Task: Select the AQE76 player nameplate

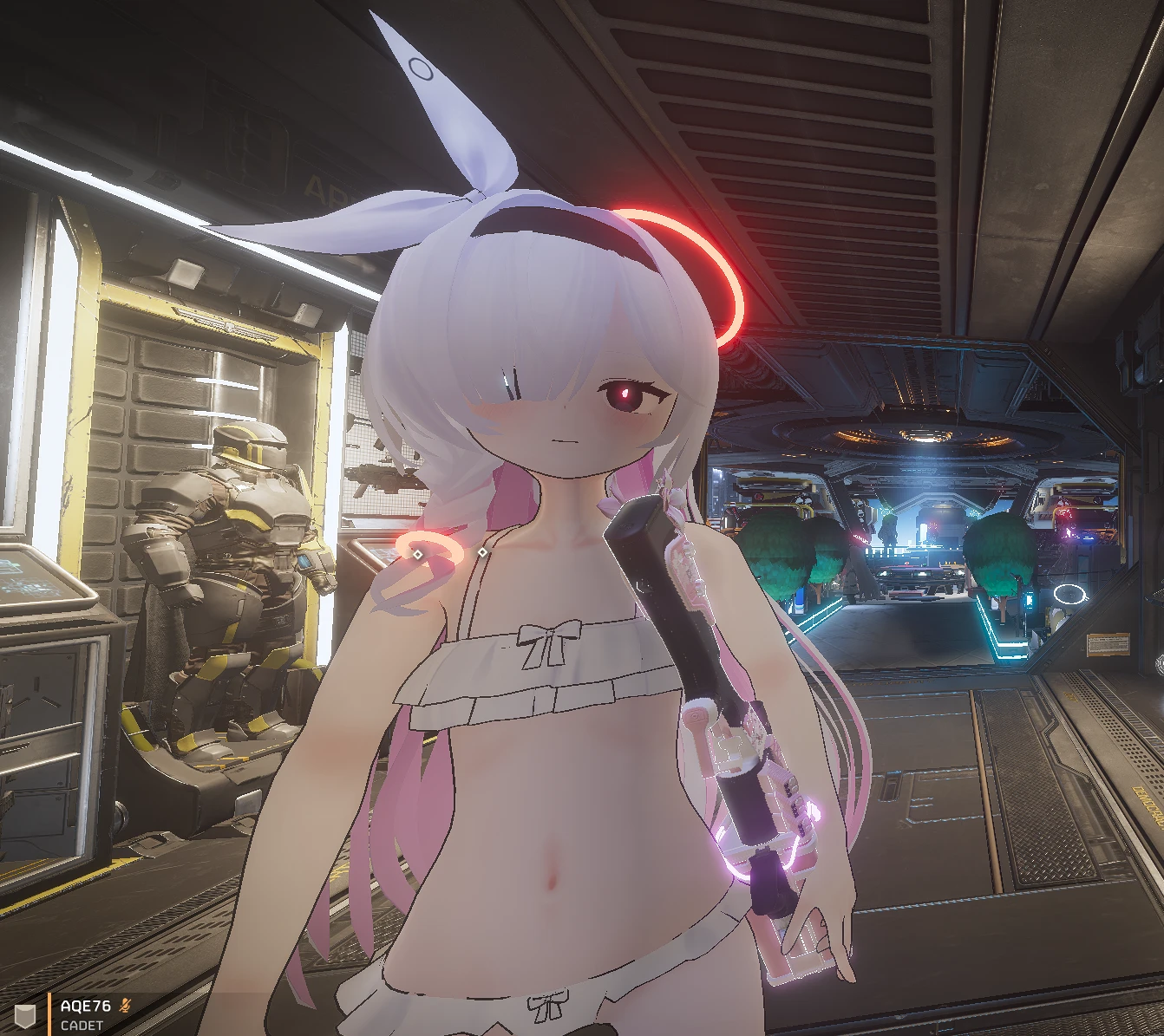Action: pos(85,1007)
